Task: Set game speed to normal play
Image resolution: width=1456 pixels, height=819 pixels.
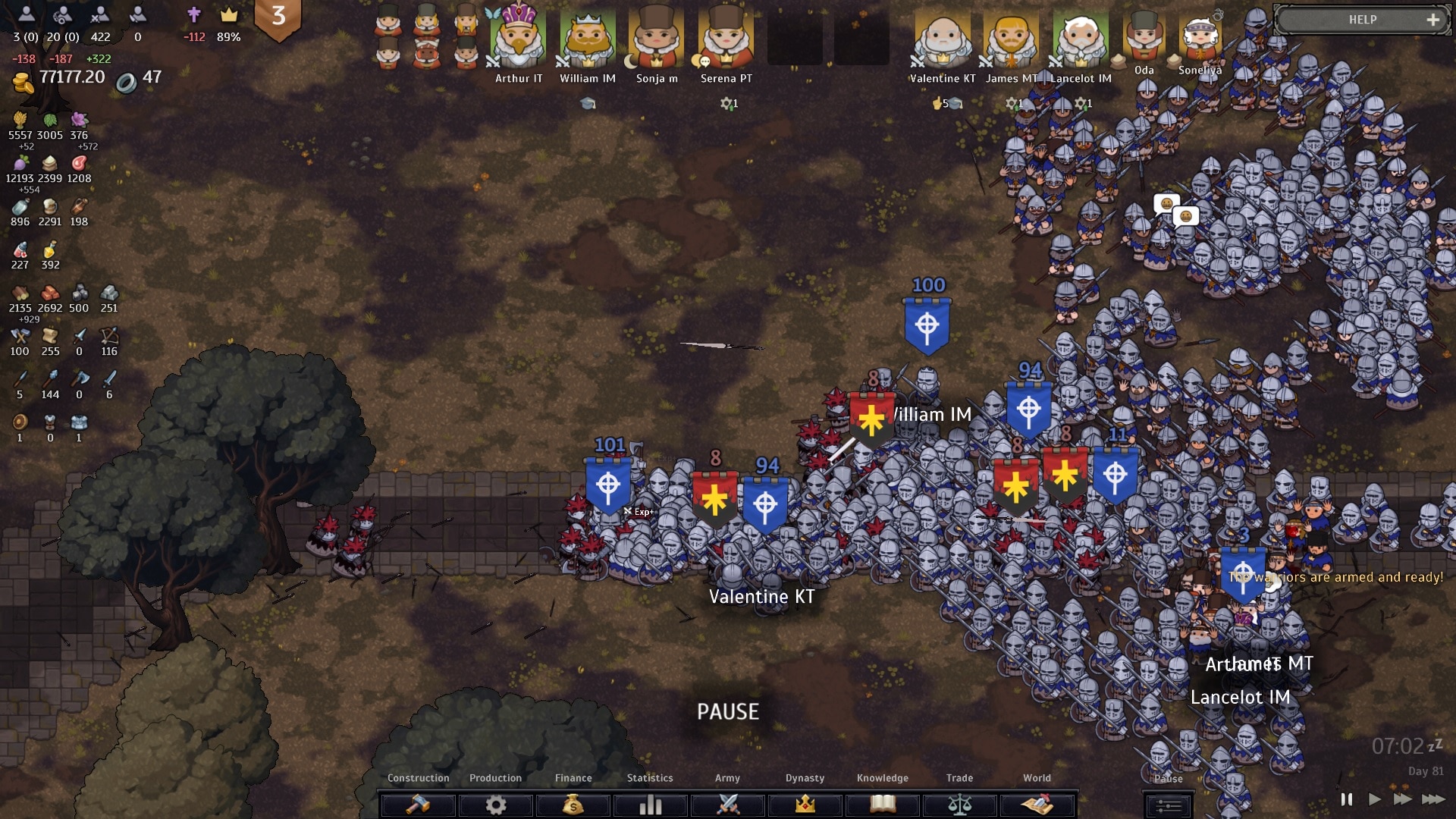Action: pyautogui.click(x=1374, y=799)
